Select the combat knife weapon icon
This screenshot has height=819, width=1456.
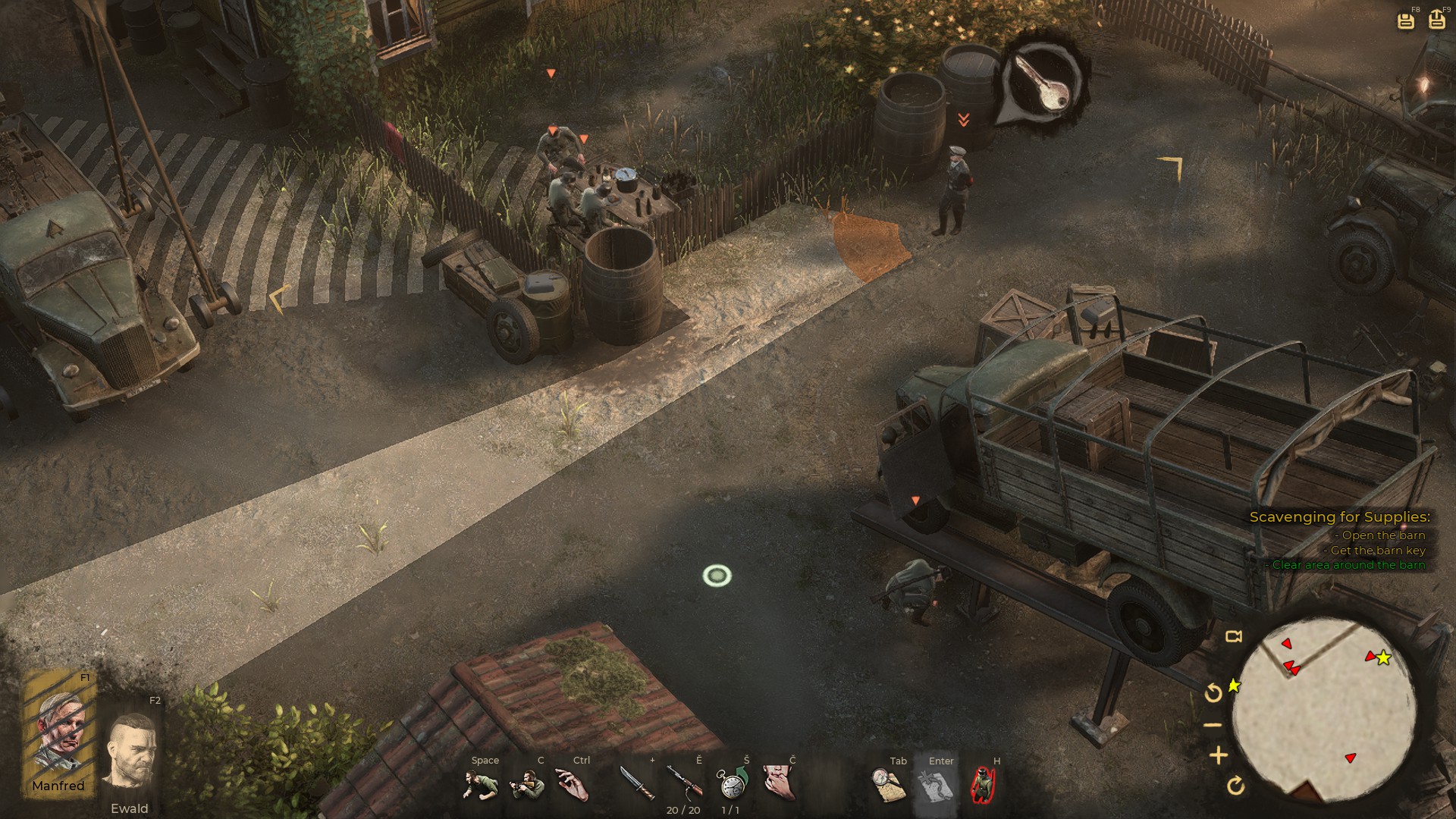point(641,783)
